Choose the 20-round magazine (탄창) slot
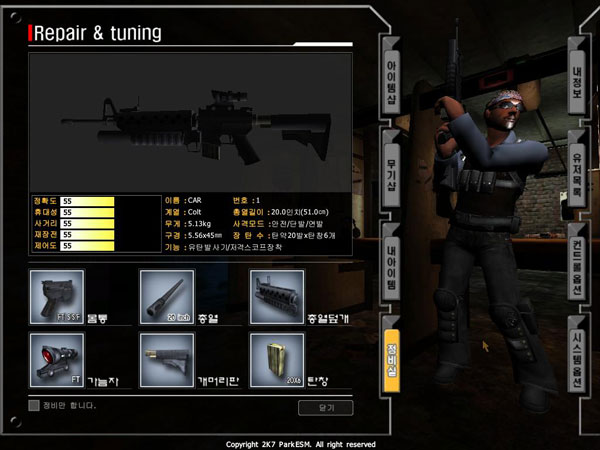This screenshot has height=450, width=600. pos(276,360)
